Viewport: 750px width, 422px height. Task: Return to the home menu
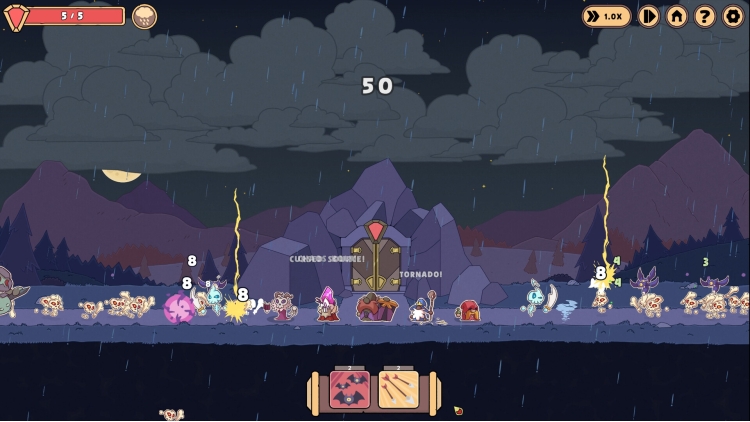(677, 16)
